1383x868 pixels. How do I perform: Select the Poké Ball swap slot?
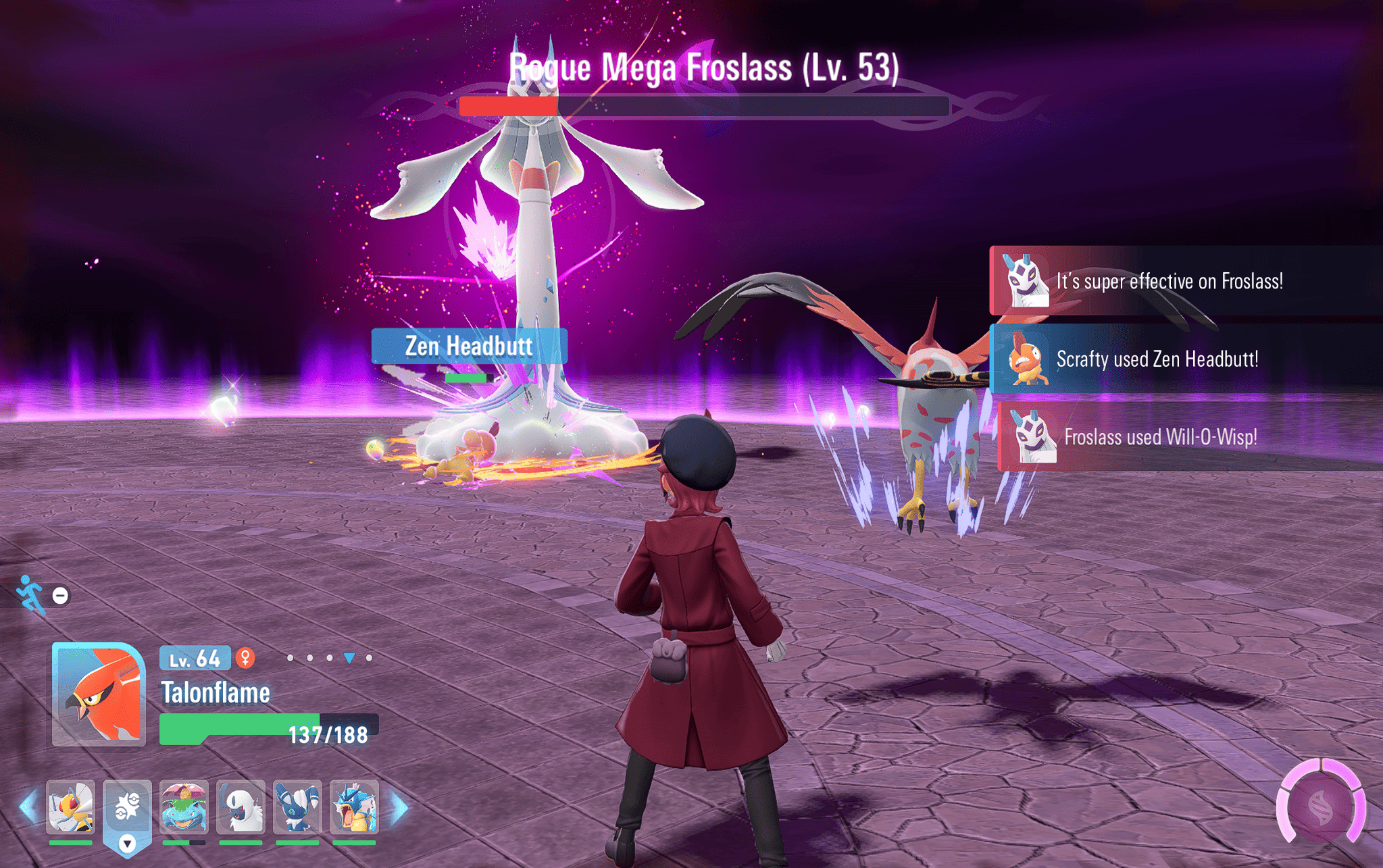pos(127,807)
